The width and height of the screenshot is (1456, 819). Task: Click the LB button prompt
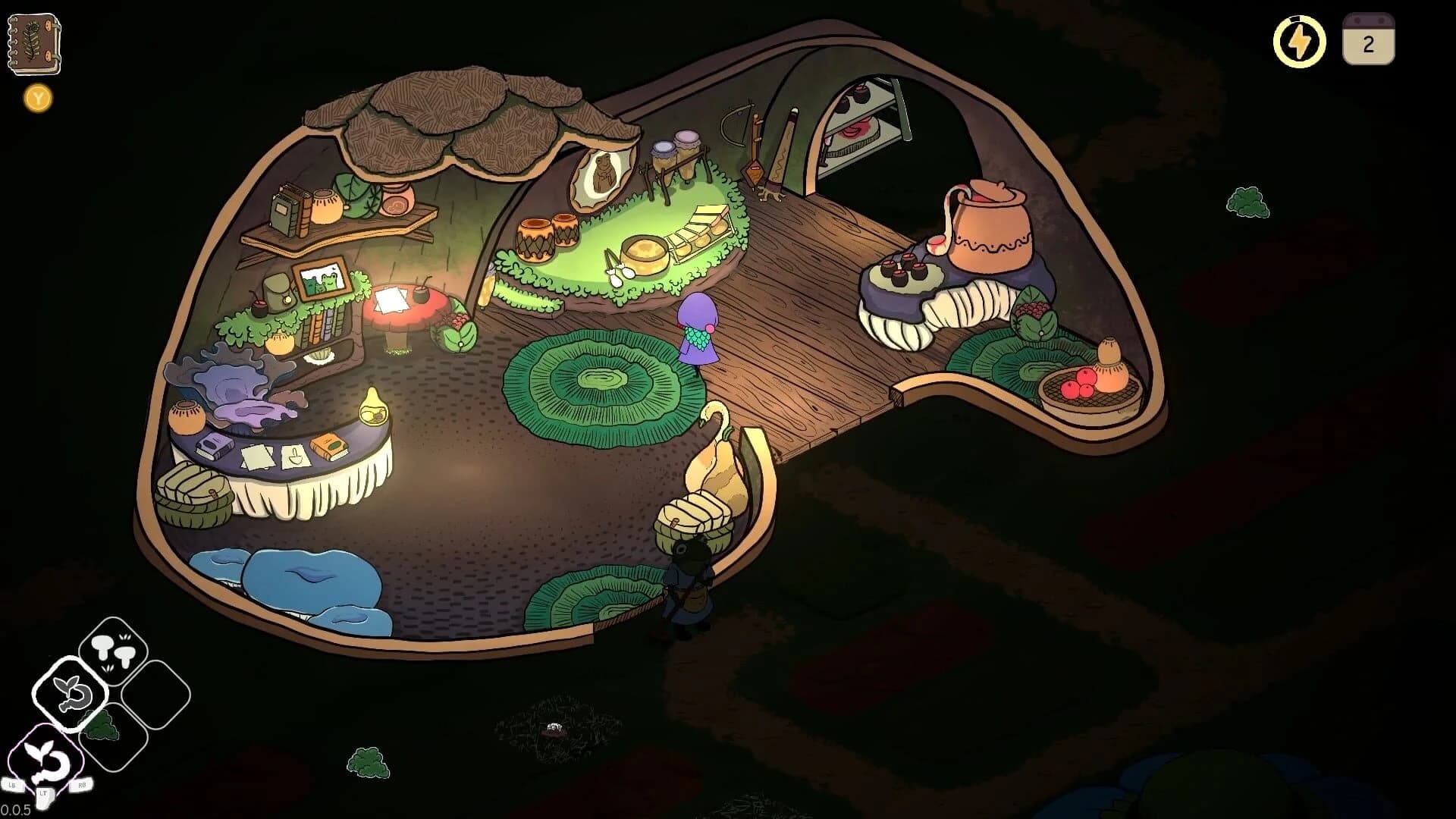[x=13, y=785]
